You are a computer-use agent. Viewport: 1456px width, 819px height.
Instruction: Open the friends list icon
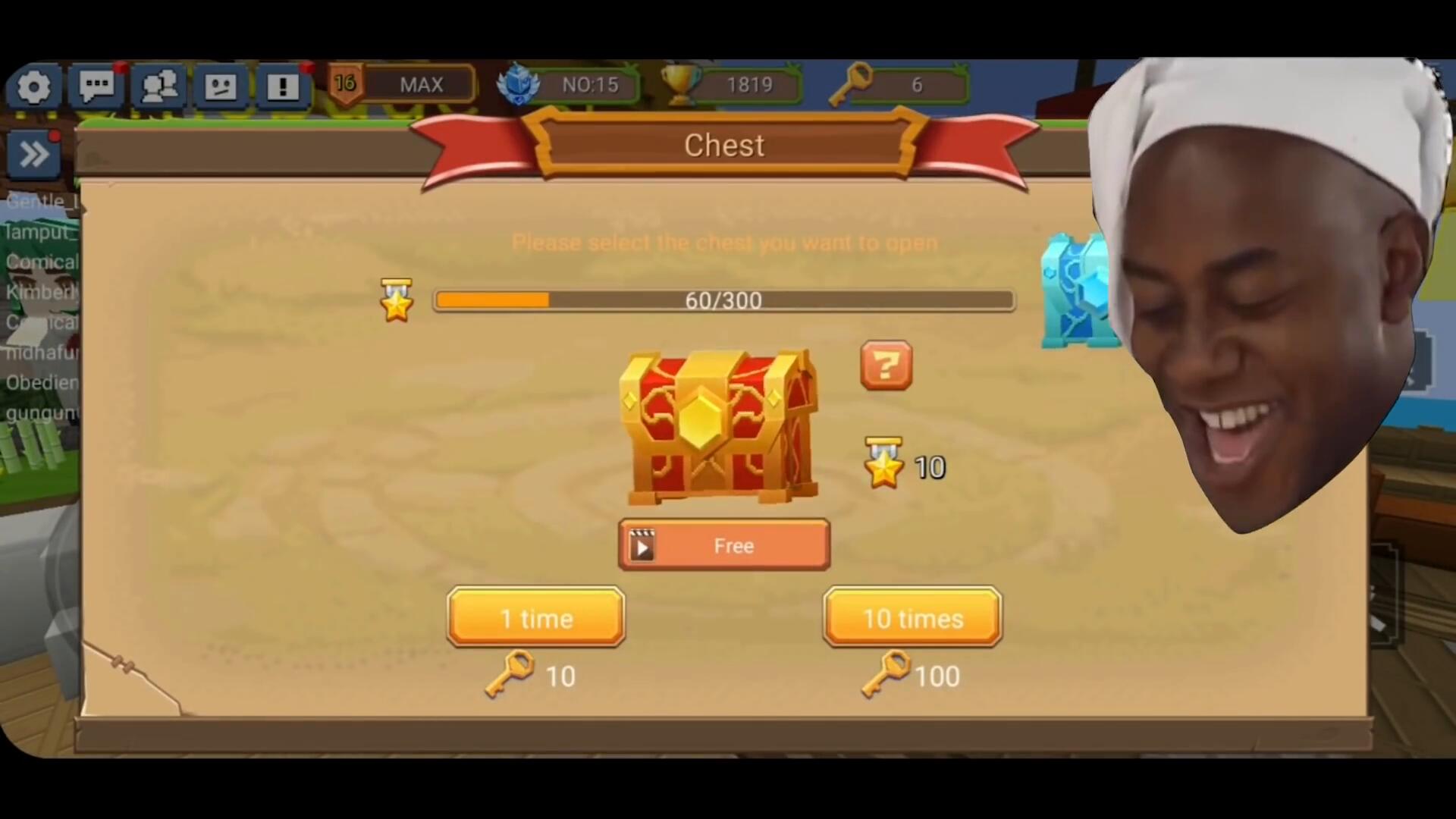[x=158, y=86]
